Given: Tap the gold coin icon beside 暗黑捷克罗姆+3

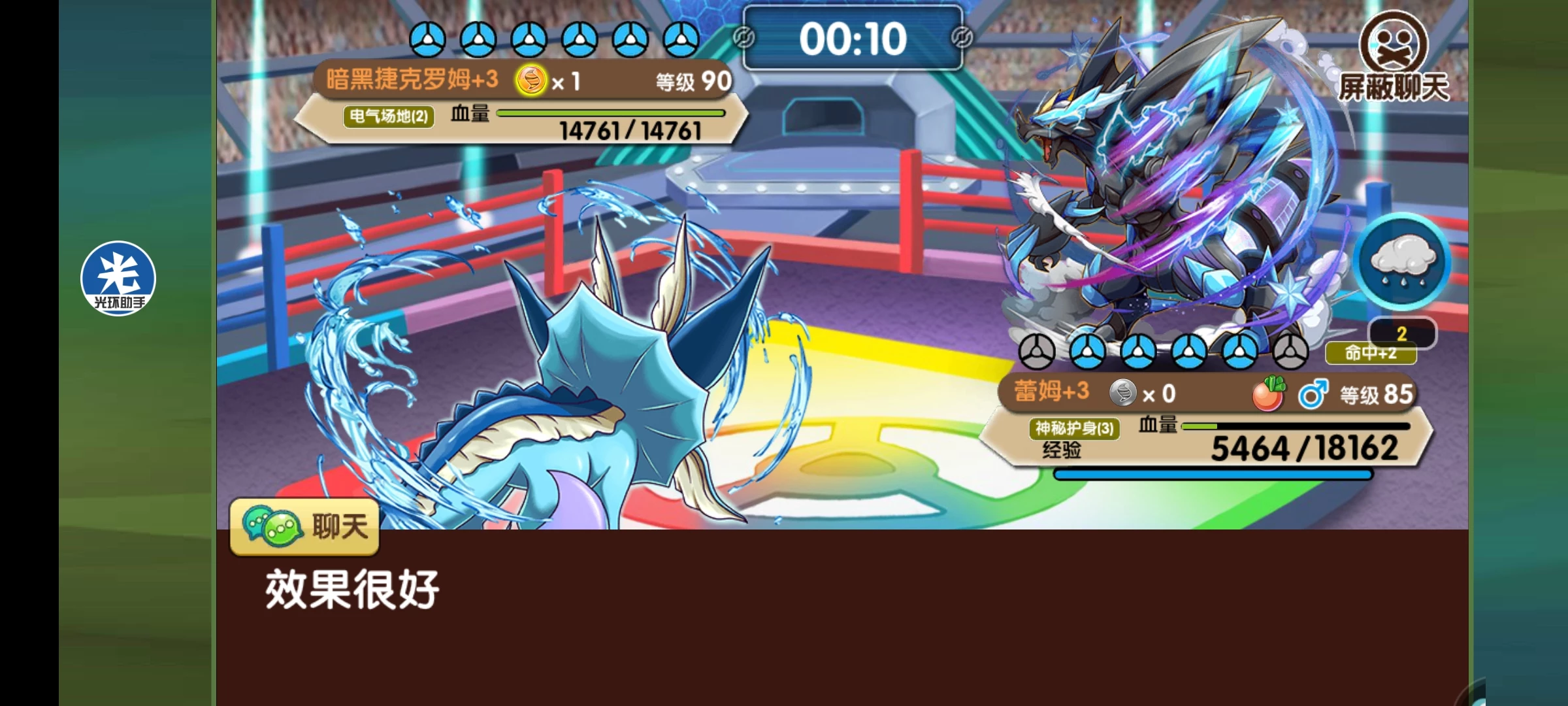Looking at the screenshot, I should click(531, 82).
